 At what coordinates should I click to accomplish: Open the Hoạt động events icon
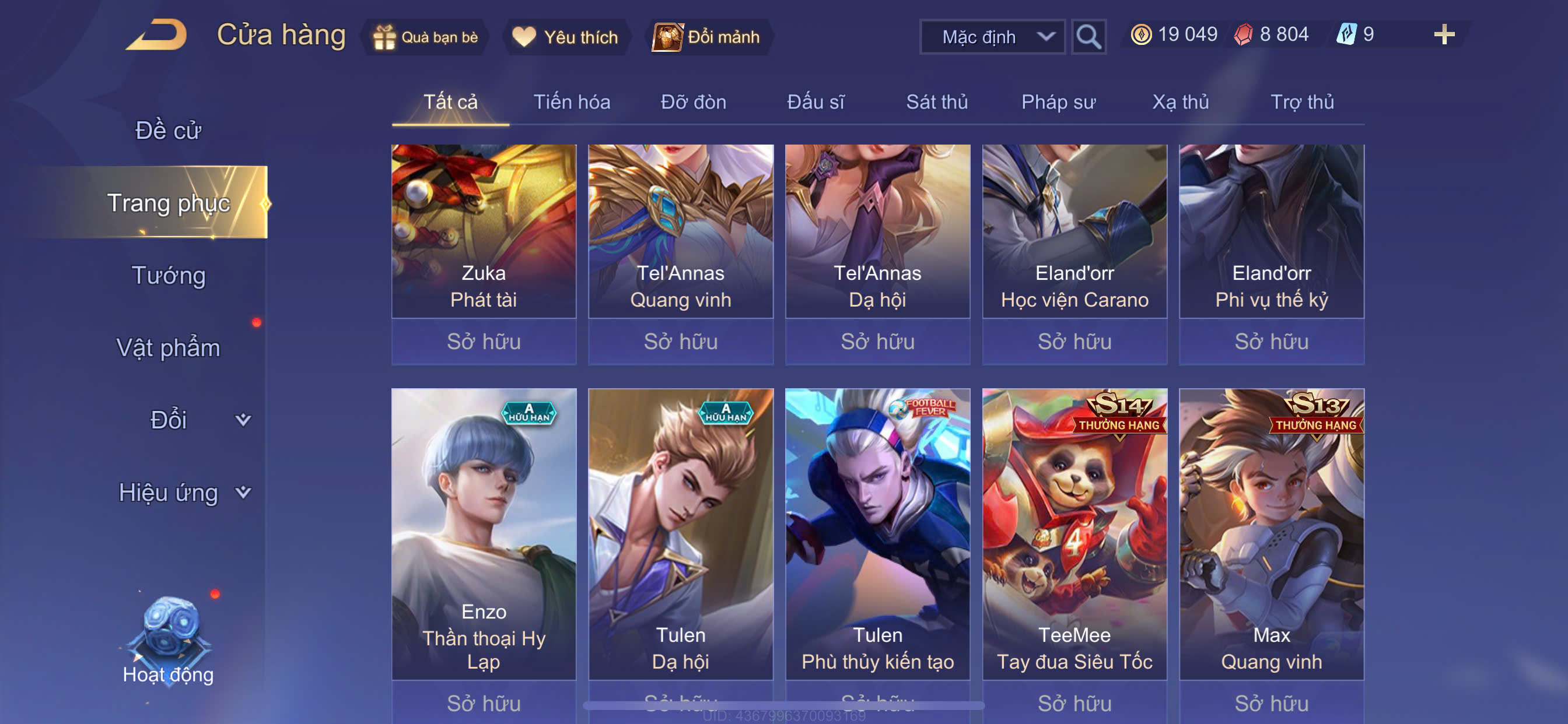pyautogui.click(x=168, y=639)
